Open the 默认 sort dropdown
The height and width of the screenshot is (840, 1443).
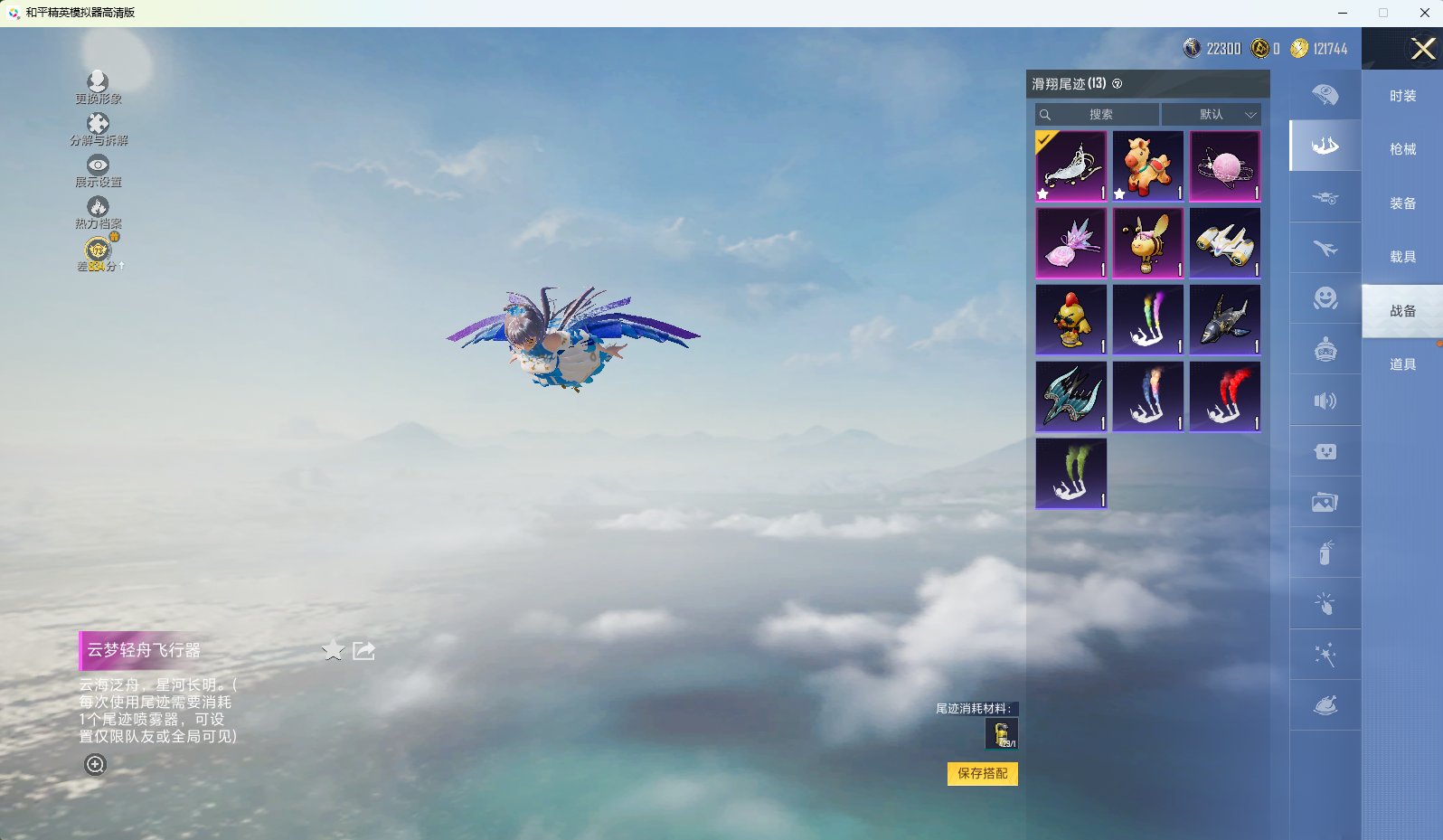tap(1211, 115)
